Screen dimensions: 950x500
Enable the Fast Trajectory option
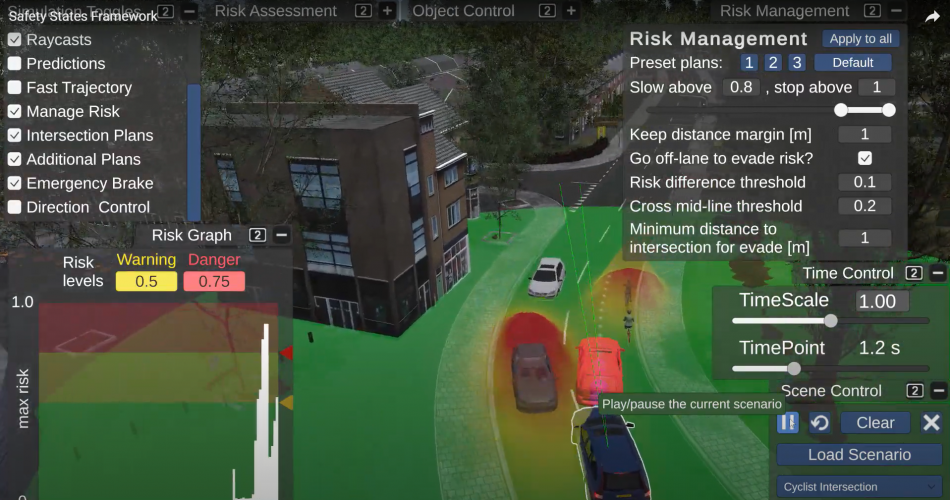15,88
